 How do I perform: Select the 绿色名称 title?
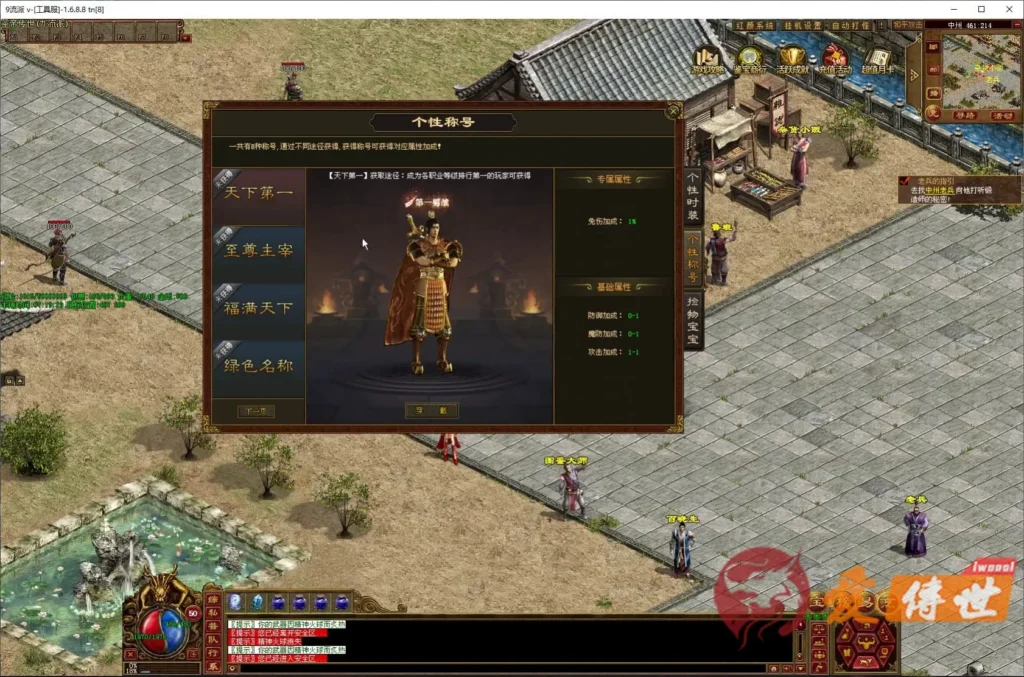[259, 366]
